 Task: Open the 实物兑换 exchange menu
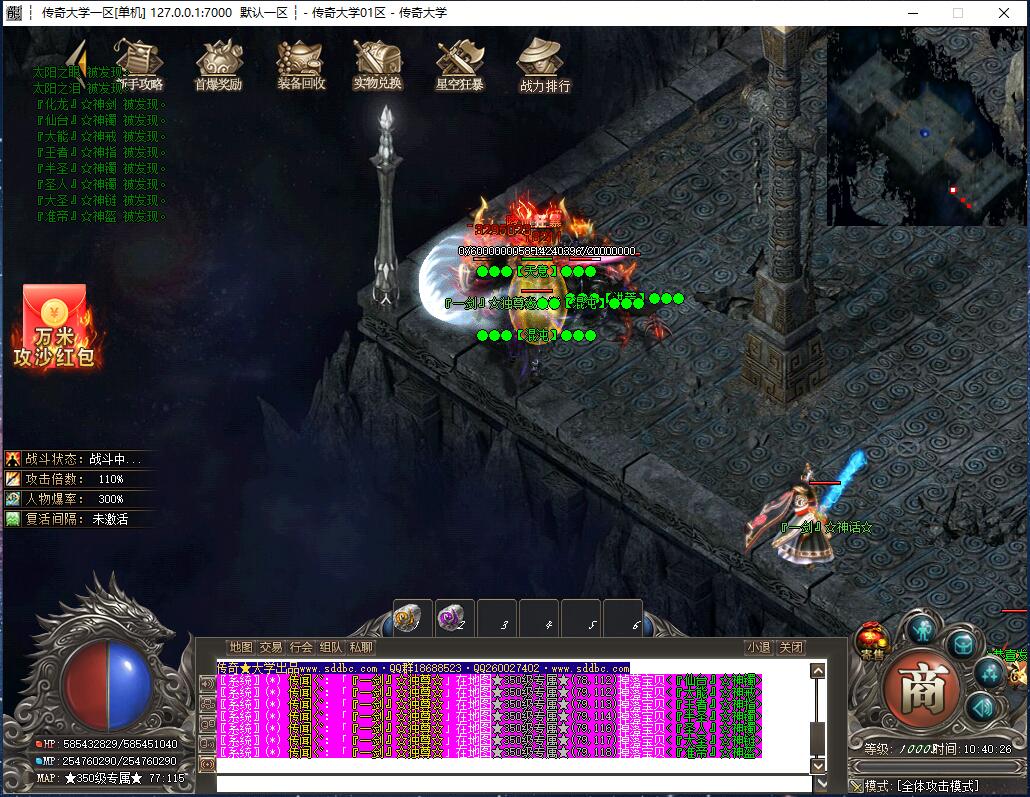pos(377,65)
